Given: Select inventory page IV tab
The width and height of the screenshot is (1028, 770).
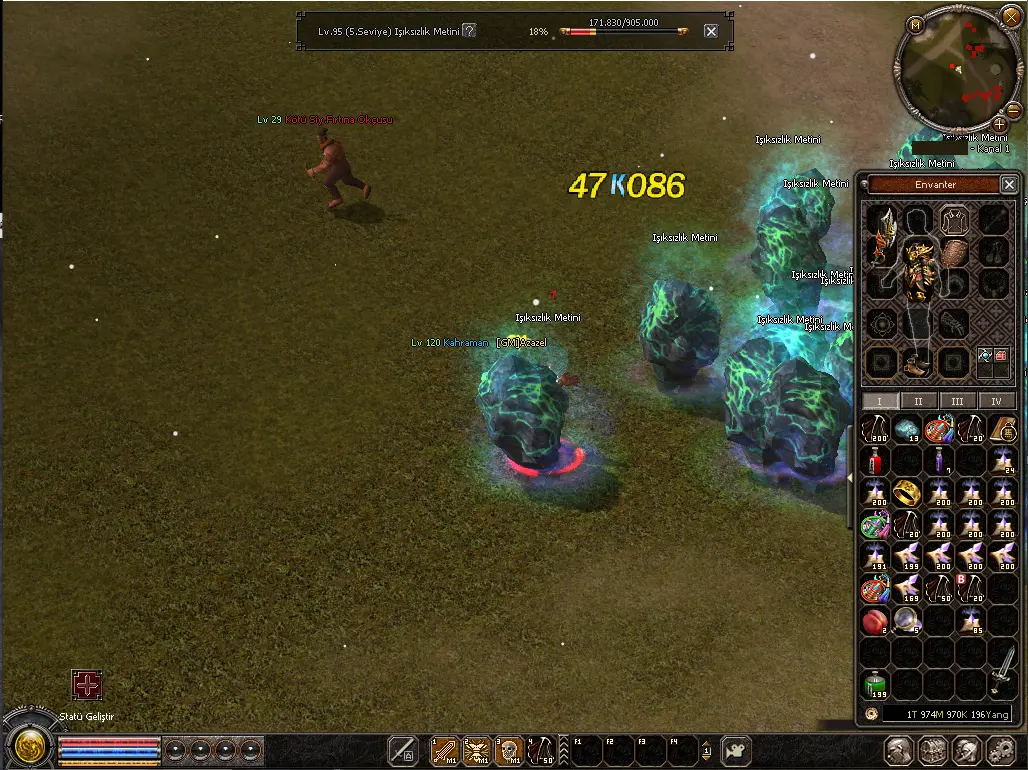Looking at the screenshot, I should click(x=996, y=401).
